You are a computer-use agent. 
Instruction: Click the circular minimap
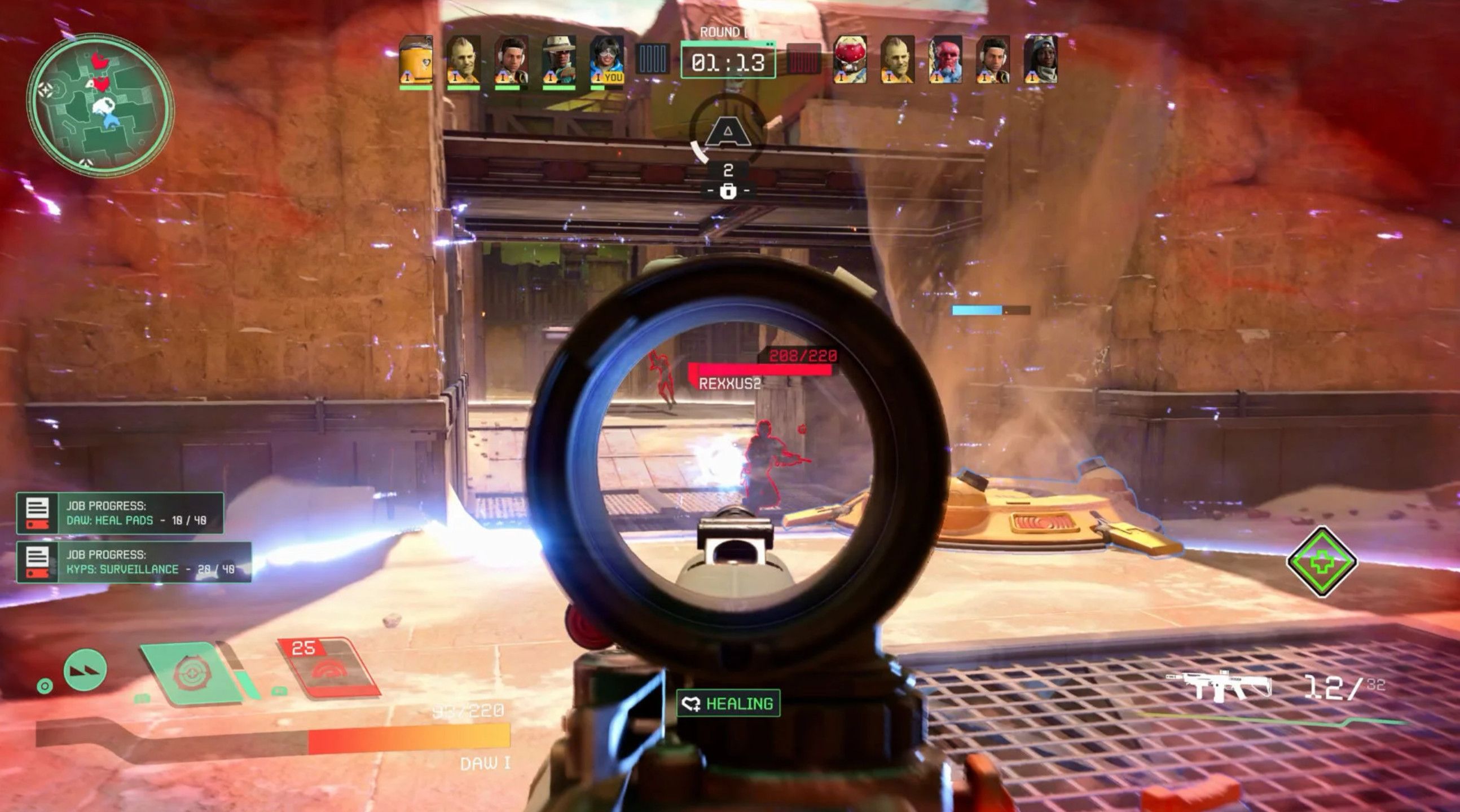[x=100, y=104]
